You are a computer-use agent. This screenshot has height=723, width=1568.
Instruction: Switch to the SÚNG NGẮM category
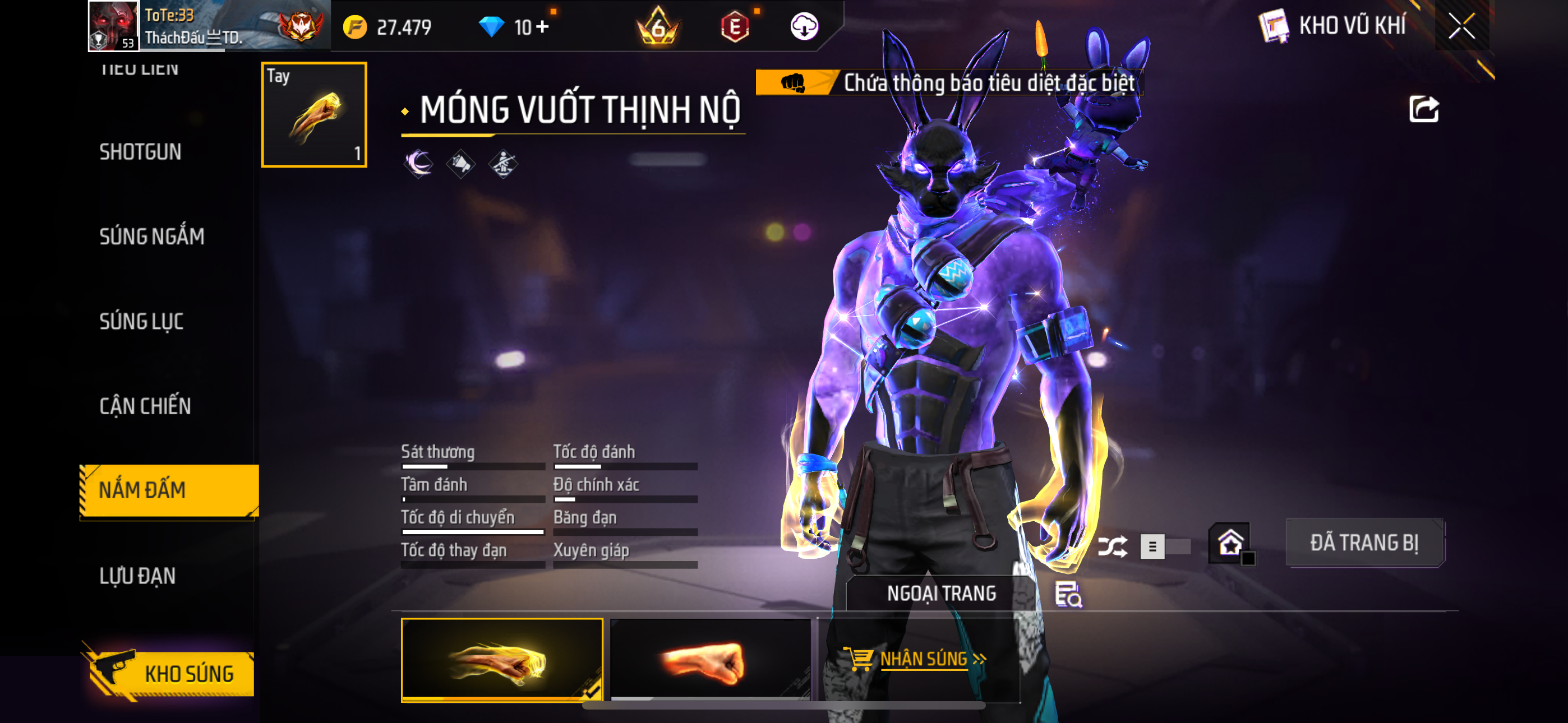(151, 236)
